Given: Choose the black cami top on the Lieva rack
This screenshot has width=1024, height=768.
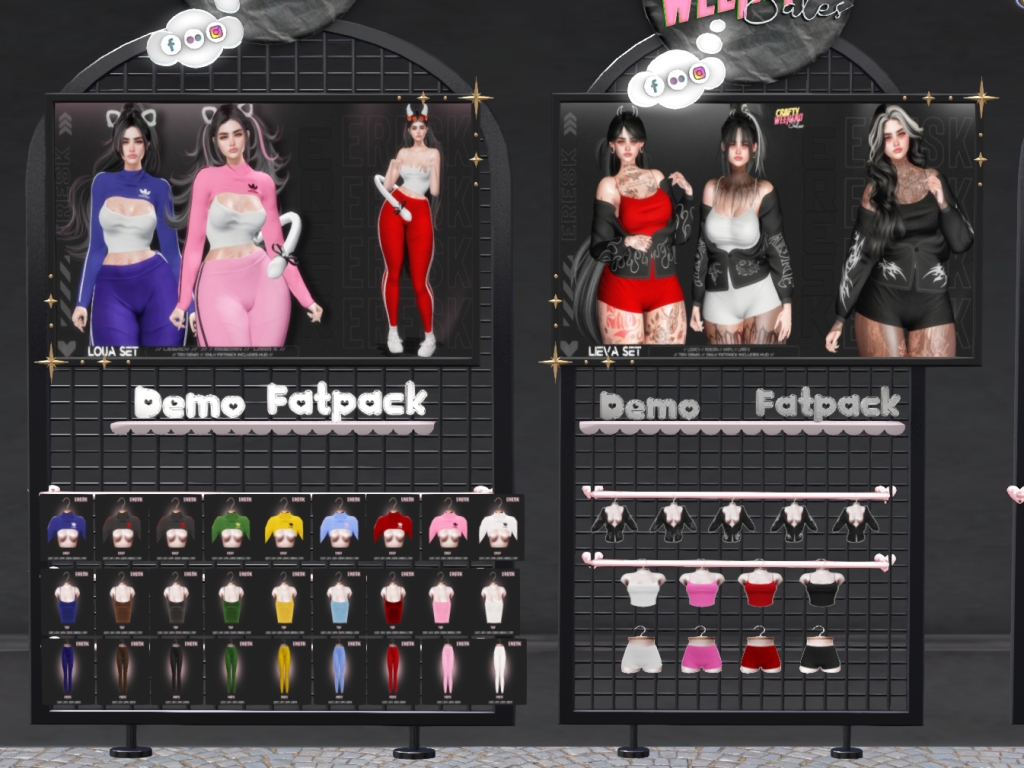Looking at the screenshot, I should (821, 589).
